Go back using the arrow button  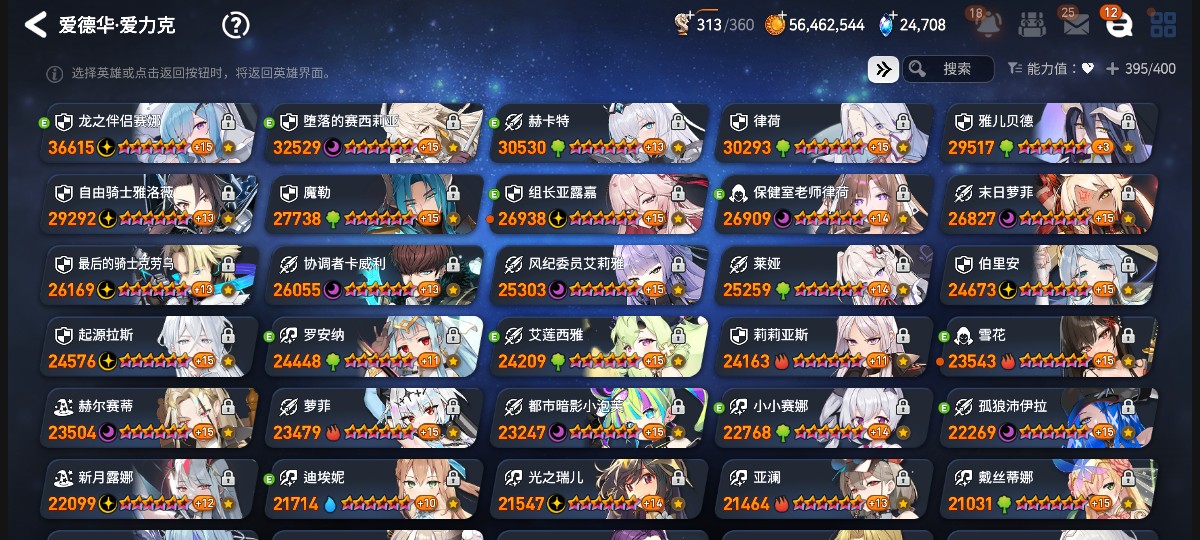coord(36,25)
